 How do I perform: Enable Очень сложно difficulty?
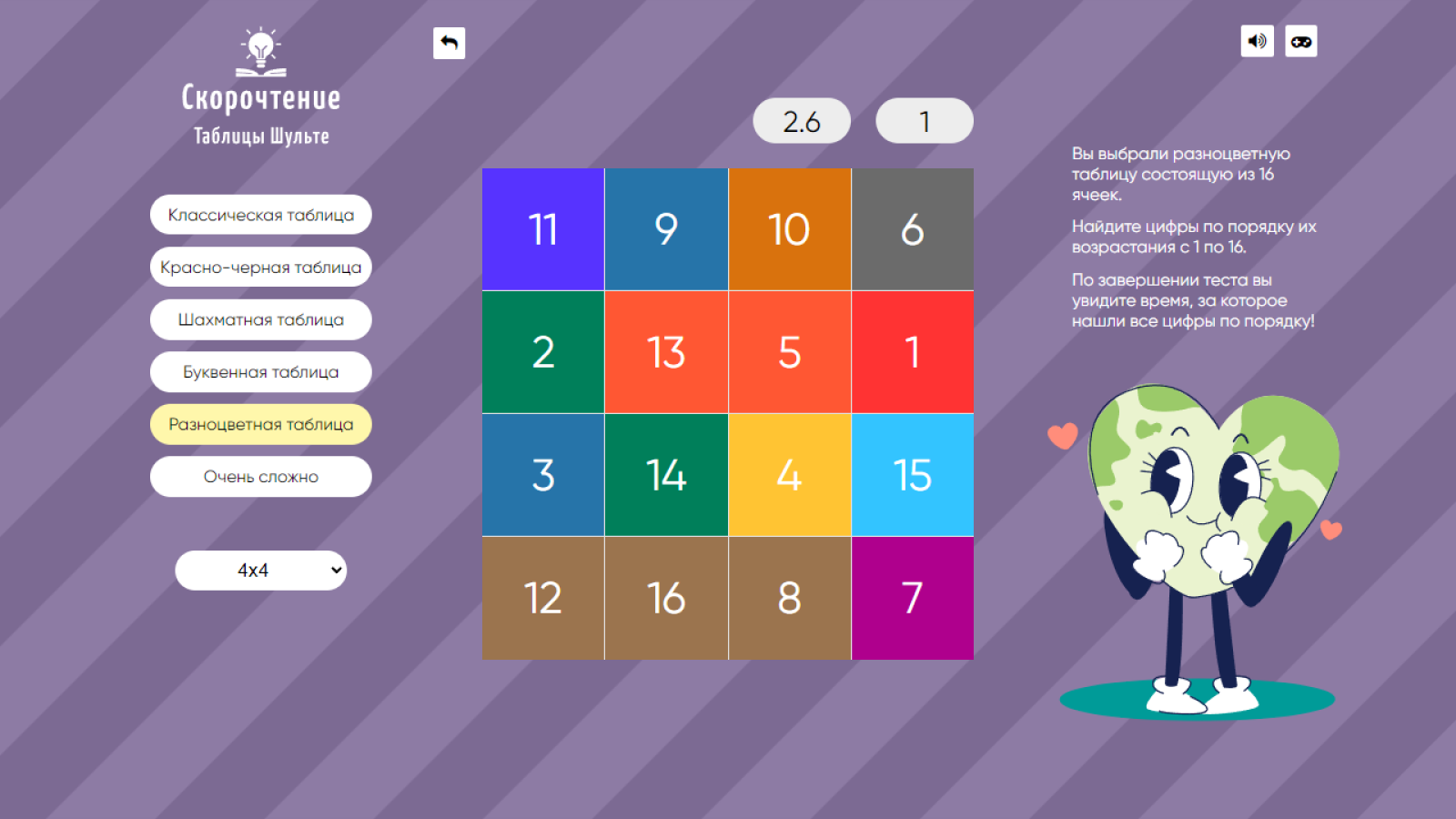click(260, 476)
